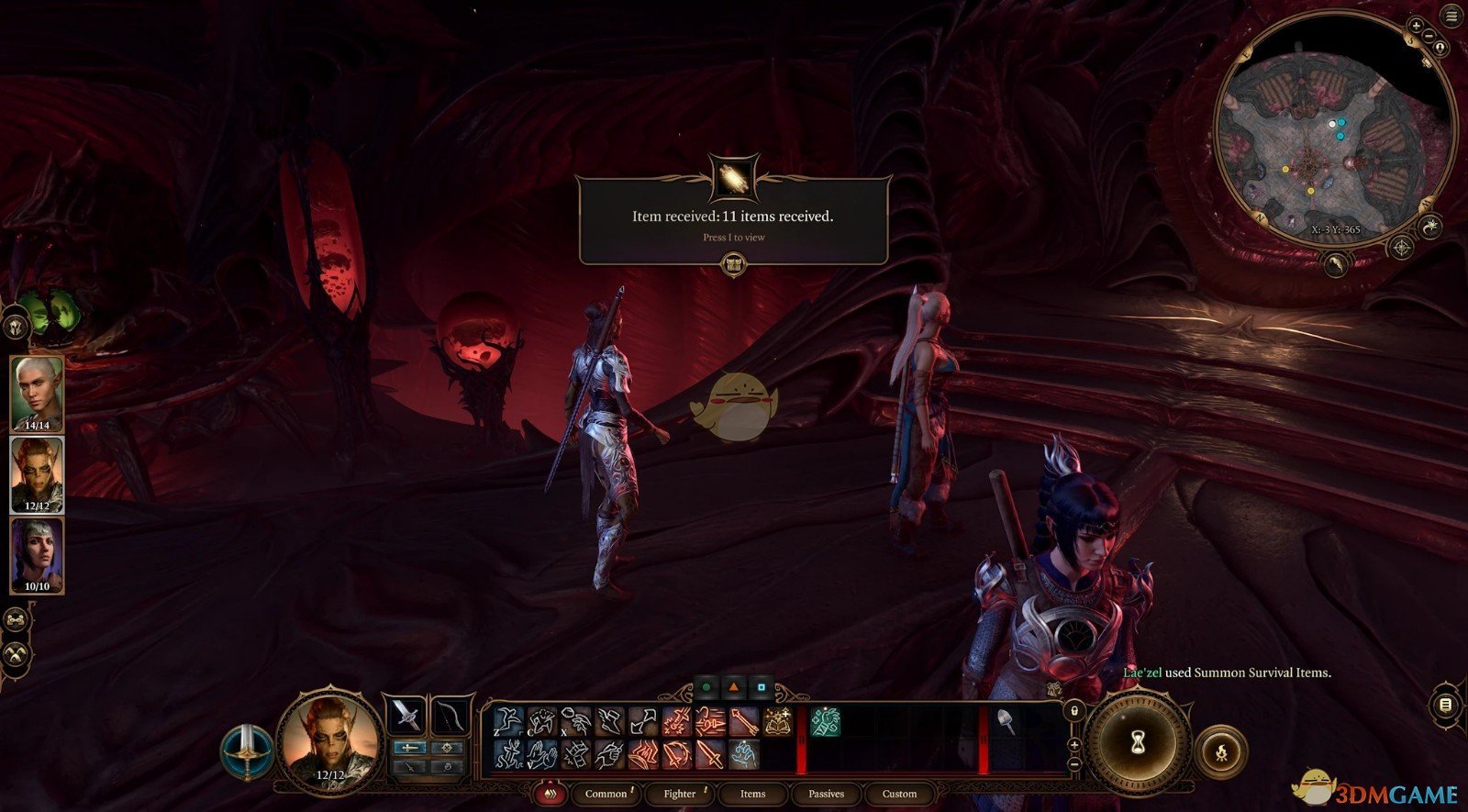Toggle the hotbar lock icon
The width and height of the screenshot is (1468, 812).
(1073, 711)
